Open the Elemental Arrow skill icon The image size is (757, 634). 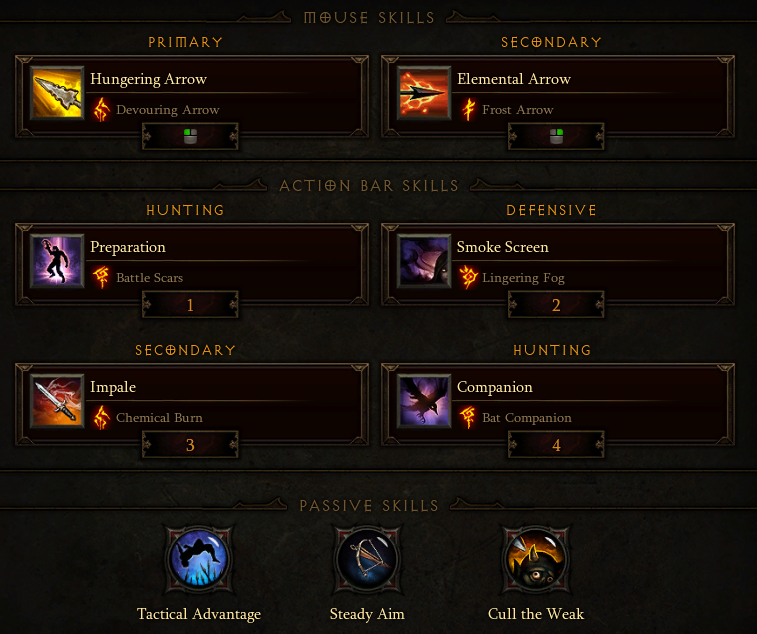point(424,93)
